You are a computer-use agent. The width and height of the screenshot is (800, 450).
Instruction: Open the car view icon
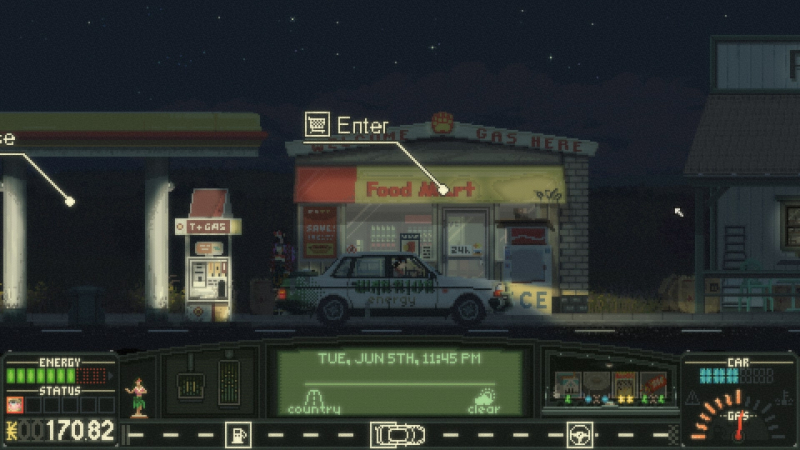[x=398, y=435]
